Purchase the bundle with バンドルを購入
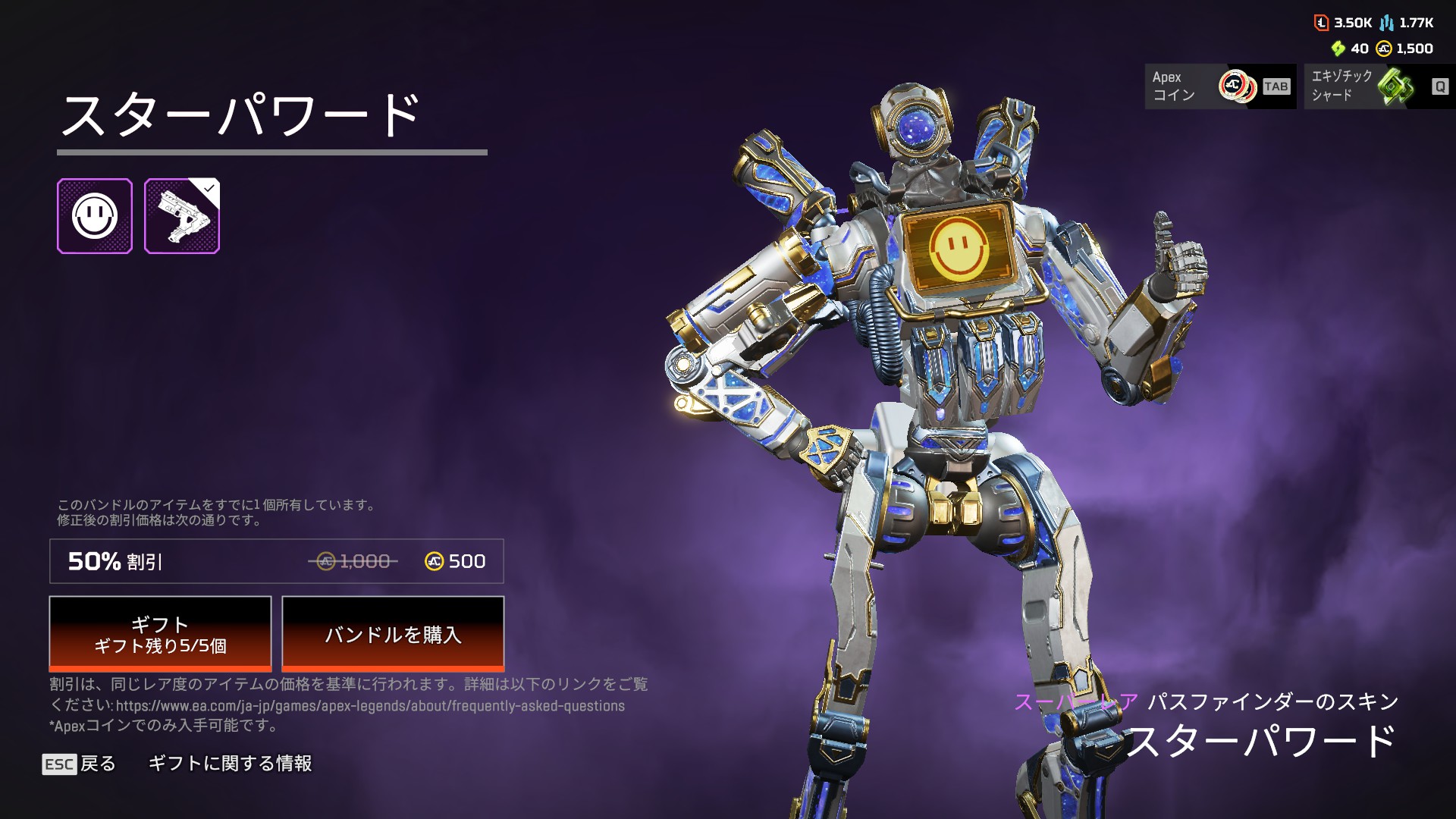This screenshot has width=1456, height=819. click(x=393, y=634)
